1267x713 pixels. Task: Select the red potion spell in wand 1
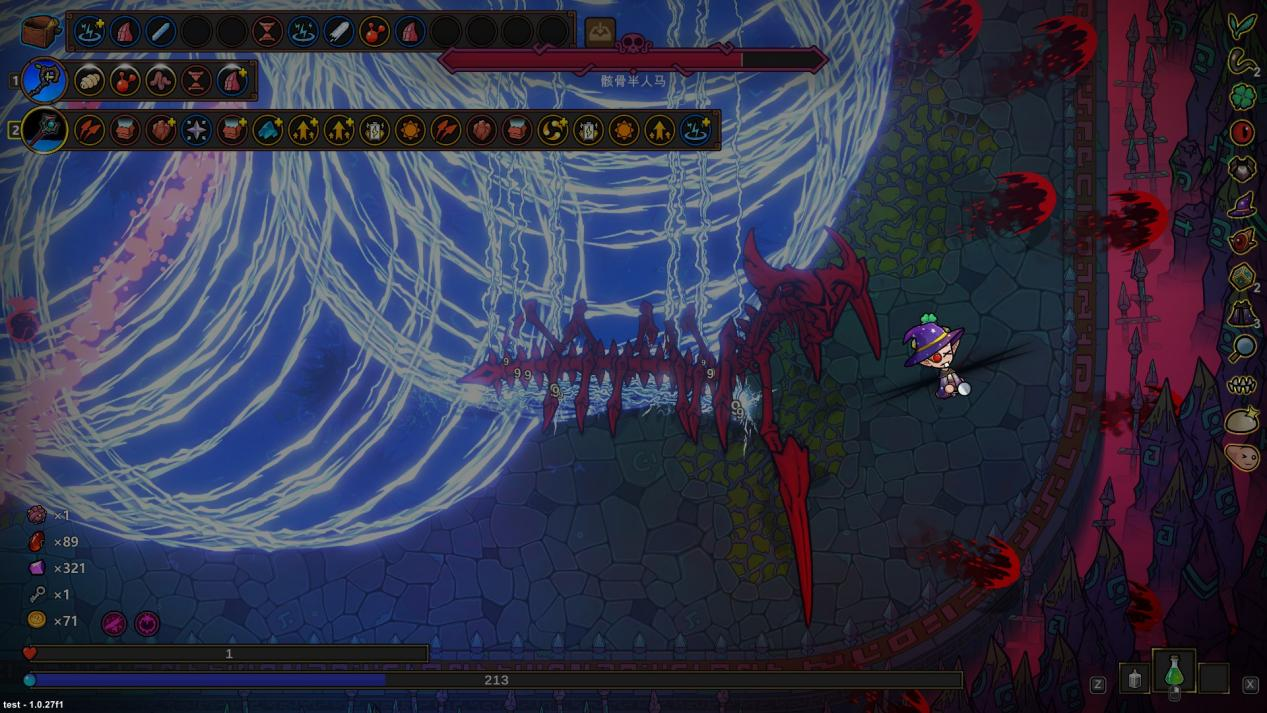pyautogui.click(x=125, y=80)
